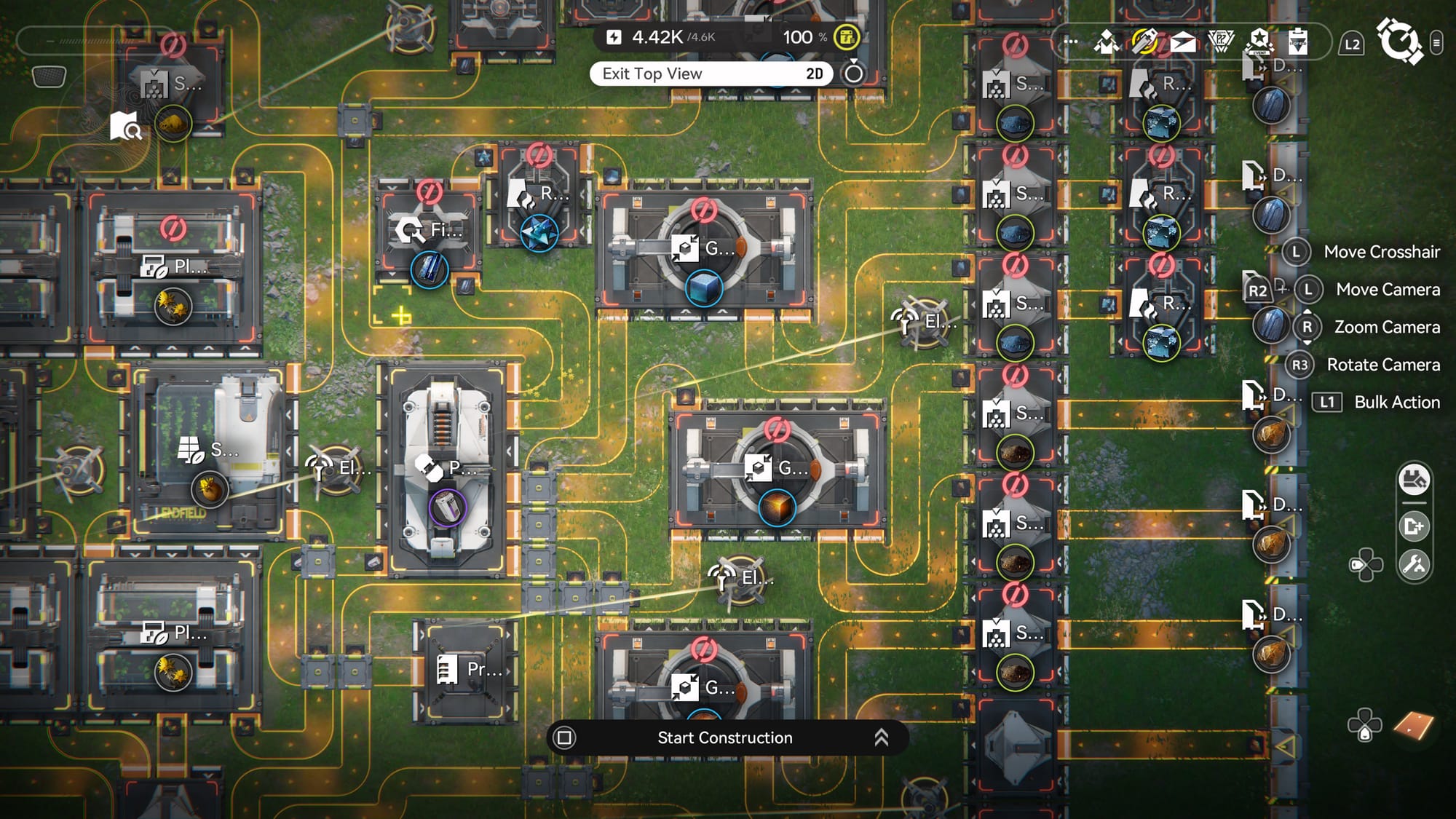Click the circular timer icon beside 2D
Screen dimensions: 1456x819
[x=853, y=73]
